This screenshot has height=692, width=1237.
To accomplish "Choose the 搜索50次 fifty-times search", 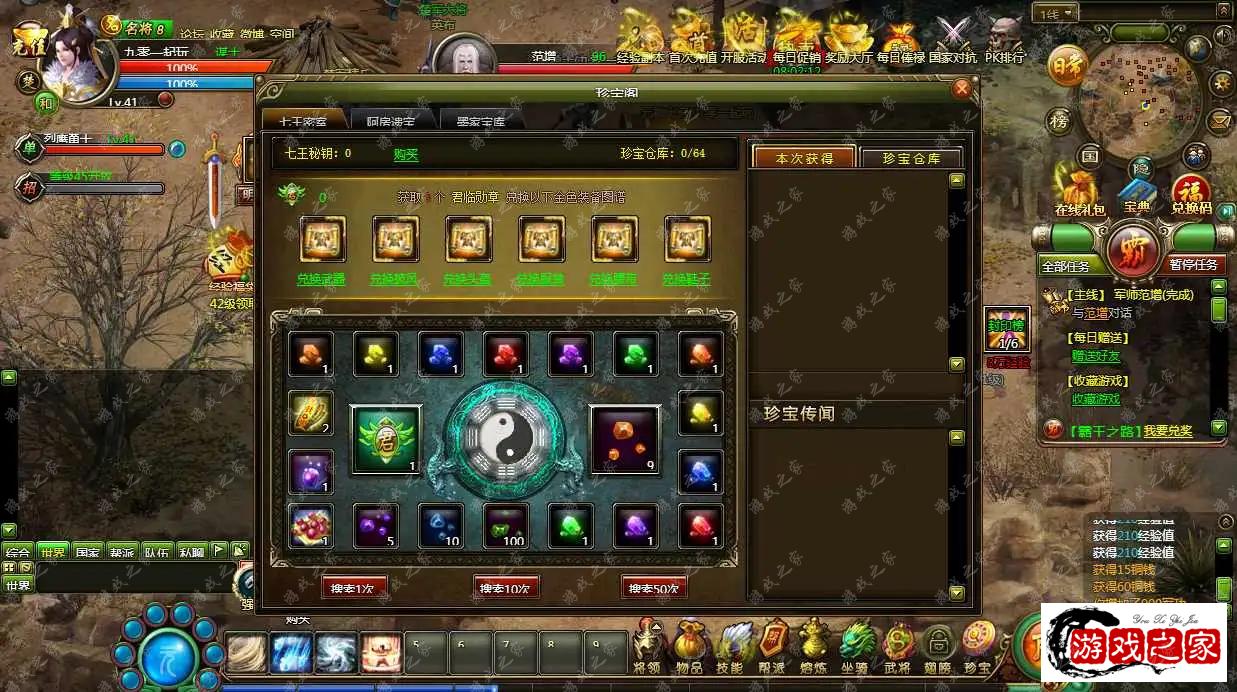I will (x=654, y=588).
